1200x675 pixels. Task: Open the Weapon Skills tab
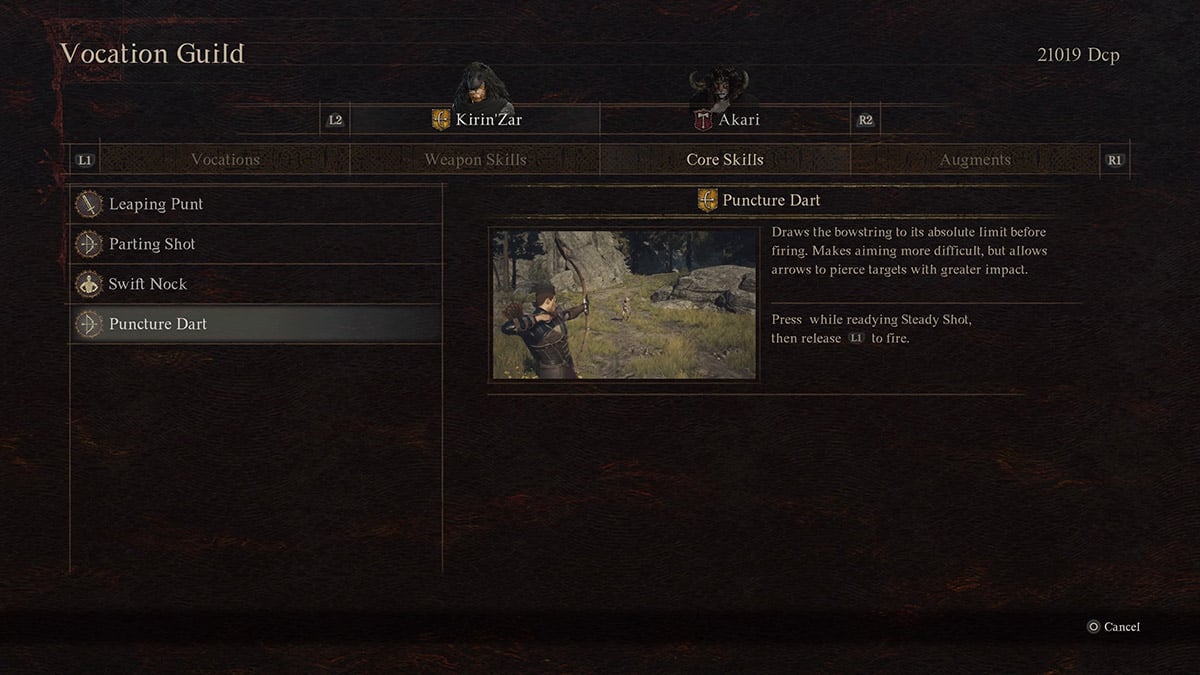tap(475, 160)
